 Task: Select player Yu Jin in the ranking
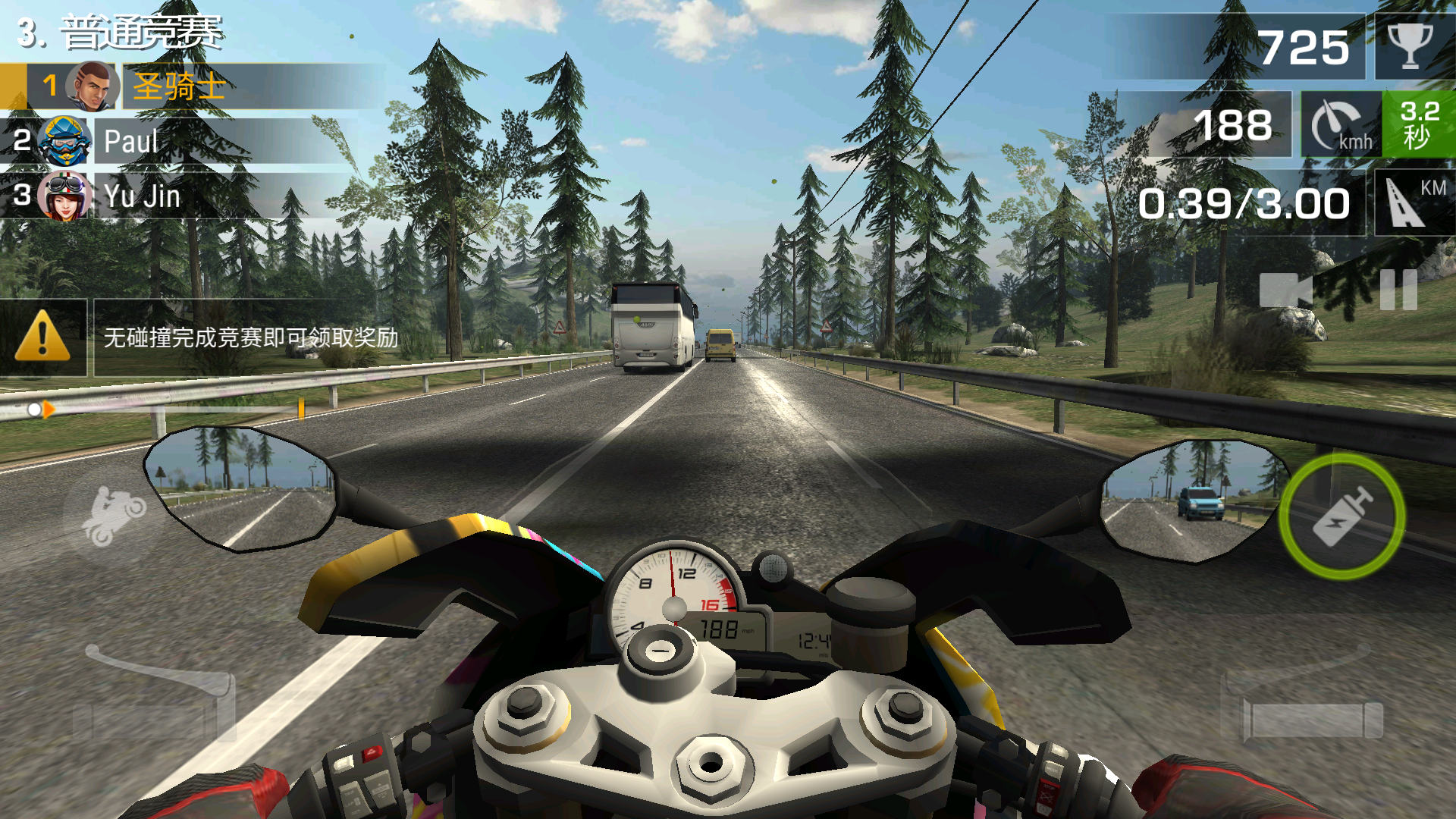[x=141, y=196]
